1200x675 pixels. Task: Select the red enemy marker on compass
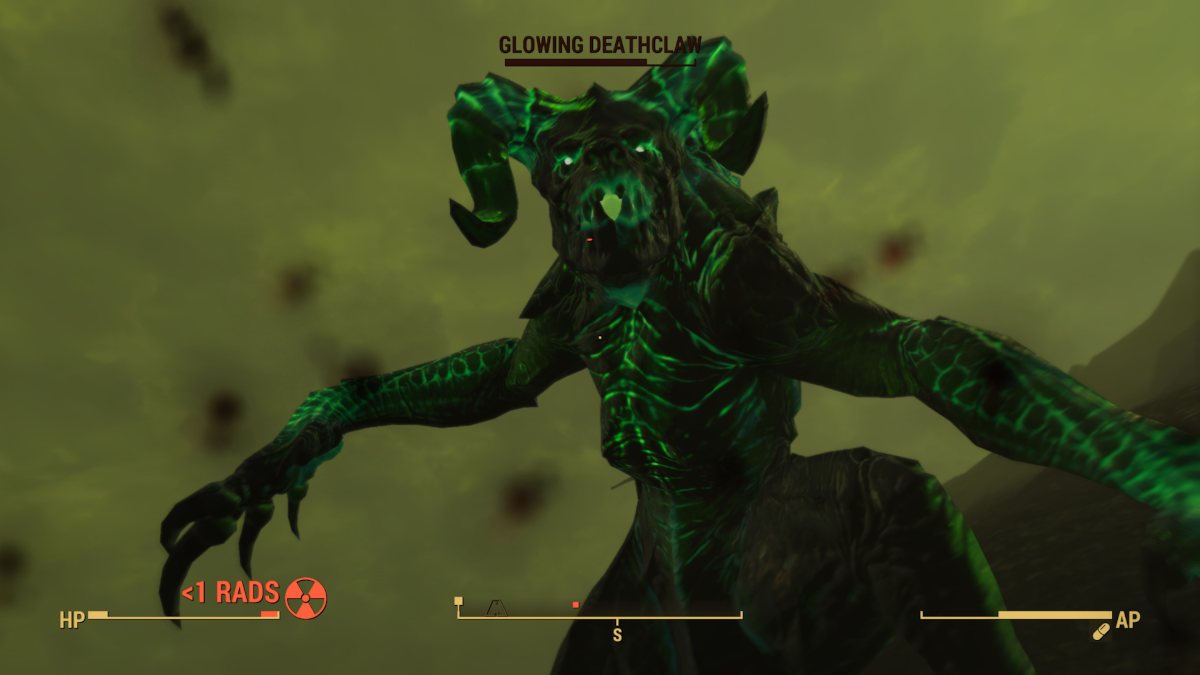click(x=576, y=604)
